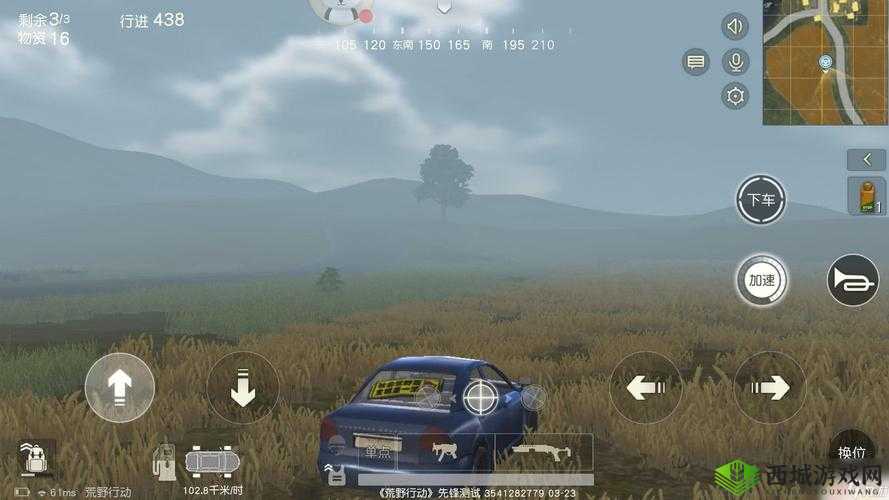
Task: Toggle the microphone voice button
Action: 735,62
